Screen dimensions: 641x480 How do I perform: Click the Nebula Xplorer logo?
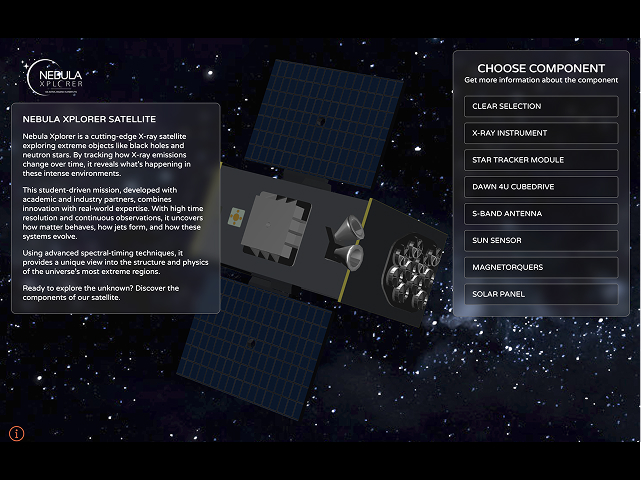pyautogui.click(x=55, y=76)
